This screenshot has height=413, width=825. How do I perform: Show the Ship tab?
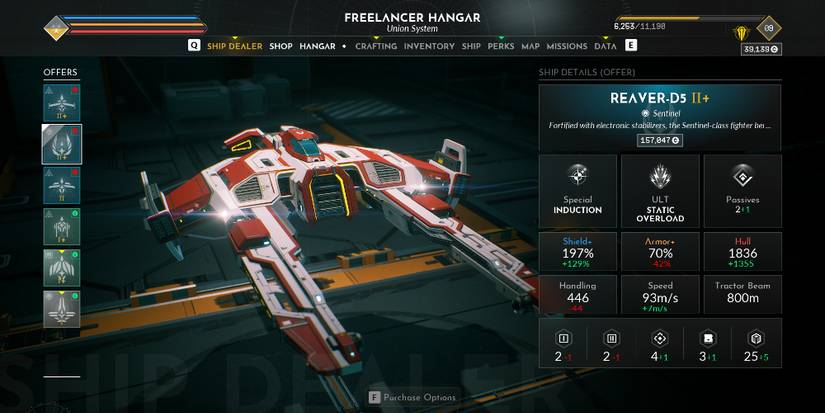point(471,46)
